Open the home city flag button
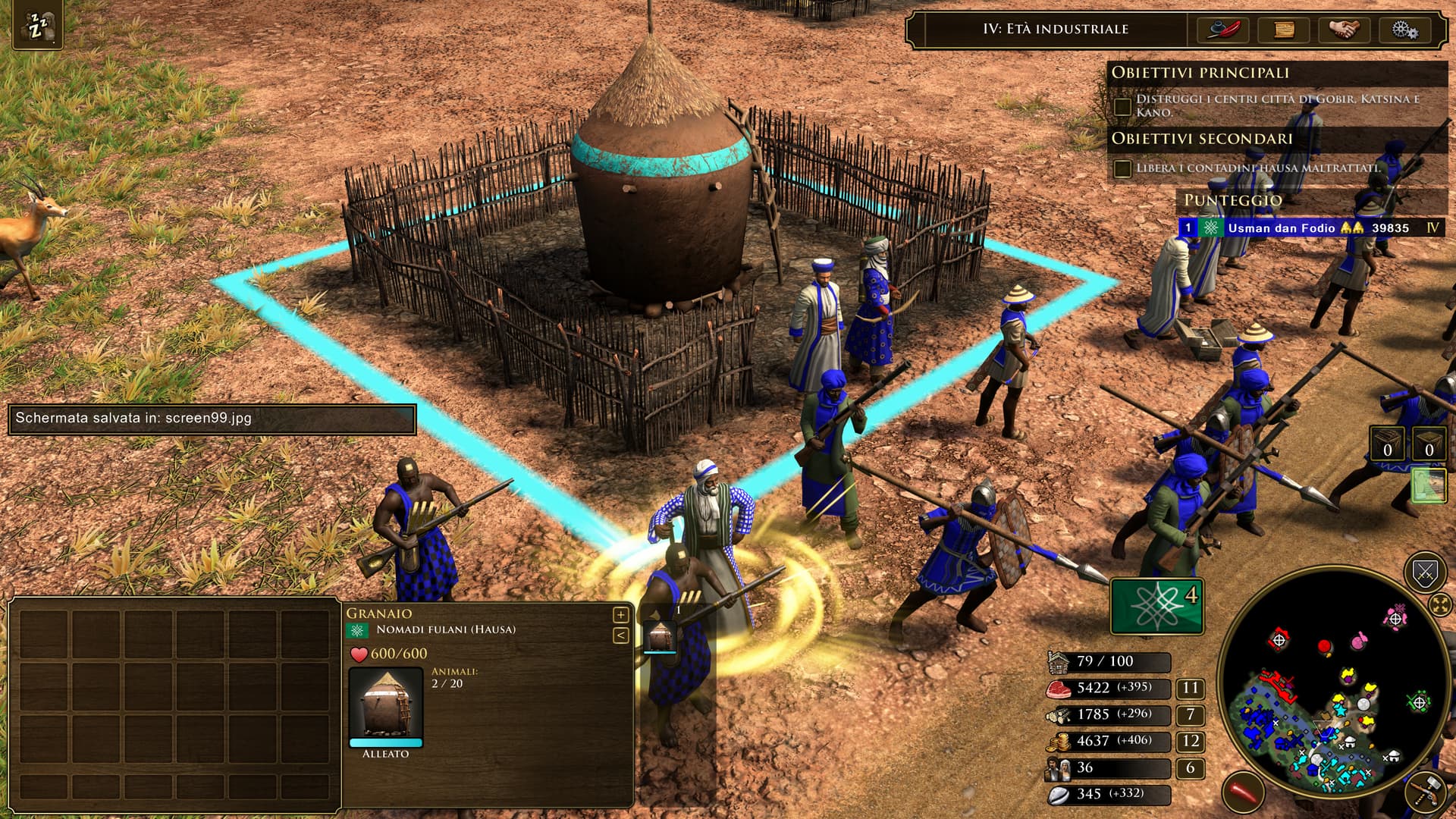 pyautogui.click(x=1157, y=605)
